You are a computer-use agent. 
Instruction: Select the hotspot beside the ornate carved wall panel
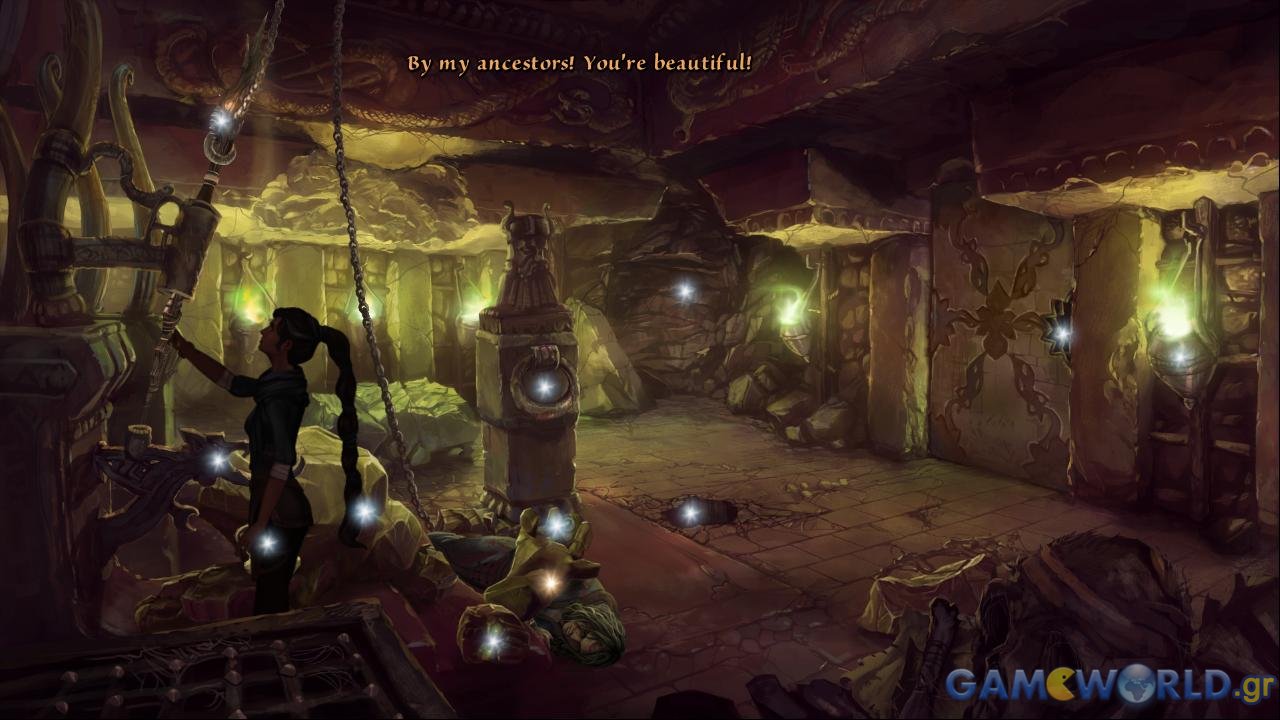point(1061,331)
